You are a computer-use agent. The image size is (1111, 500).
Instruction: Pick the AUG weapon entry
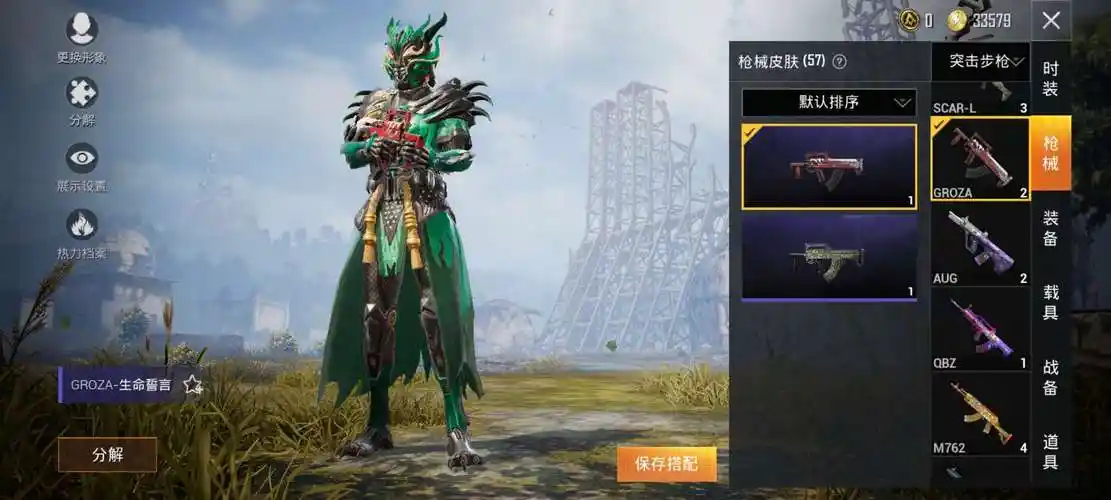[x=980, y=245]
